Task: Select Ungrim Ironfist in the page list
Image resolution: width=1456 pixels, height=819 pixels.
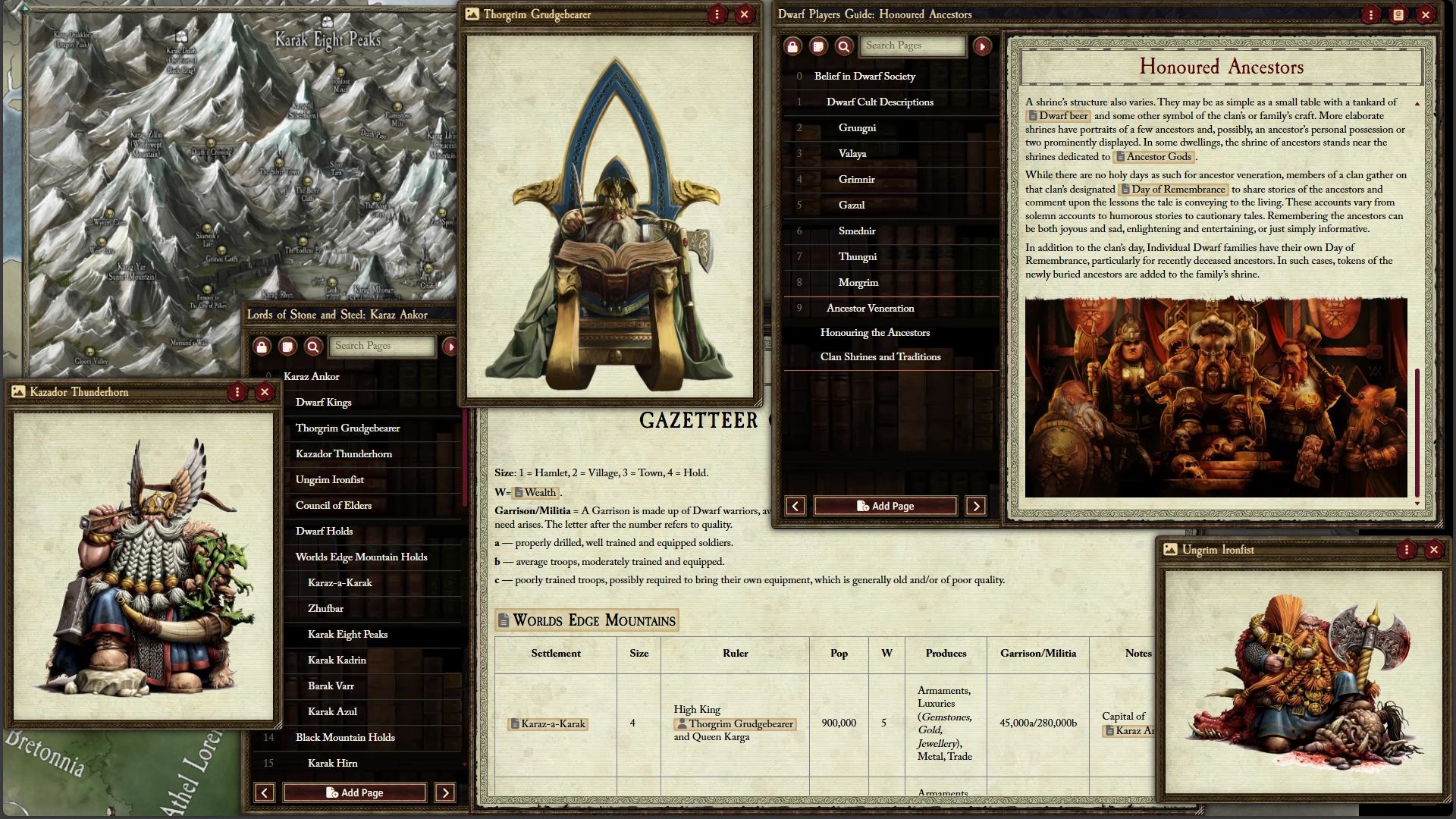Action: coord(329,479)
